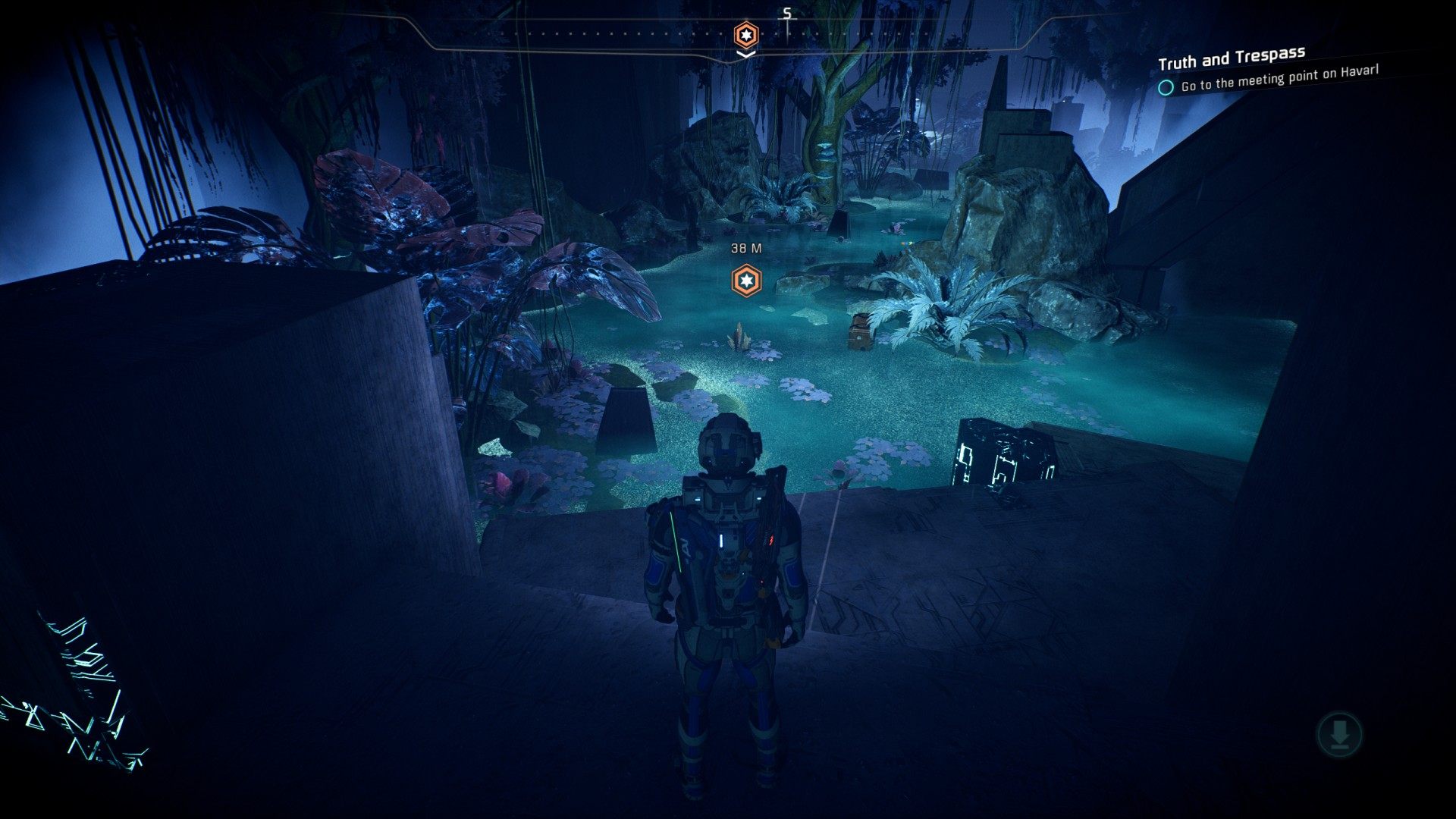Image resolution: width=1456 pixels, height=819 pixels.
Task: Select the 38 M waypoint marker
Action: coord(746,281)
